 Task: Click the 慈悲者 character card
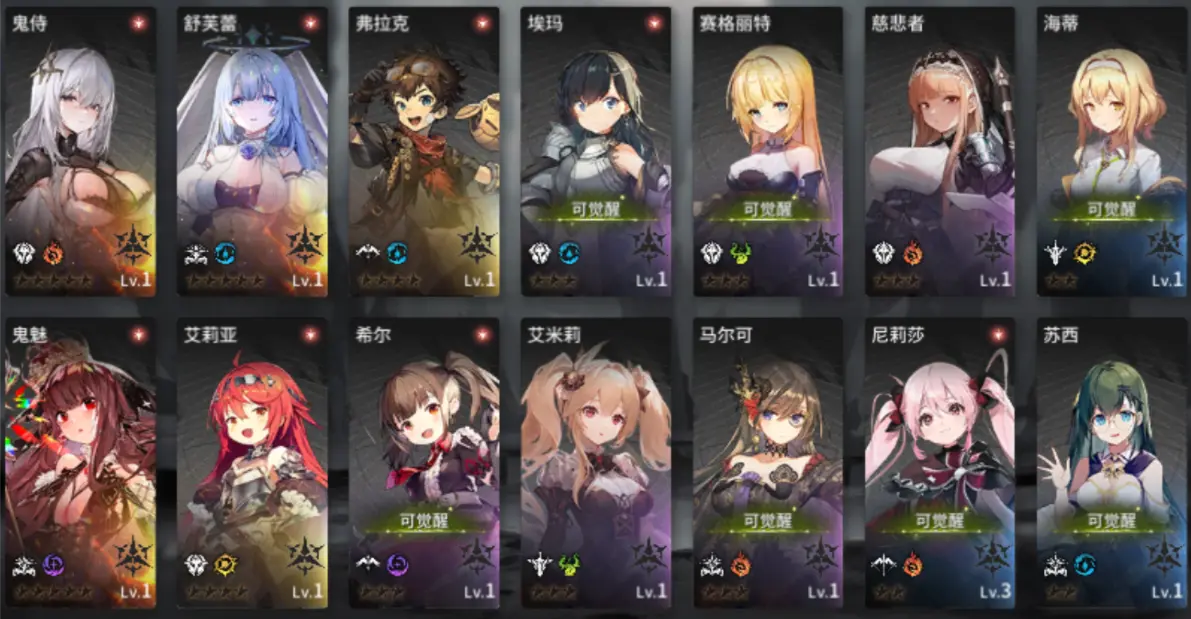coord(940,152)
